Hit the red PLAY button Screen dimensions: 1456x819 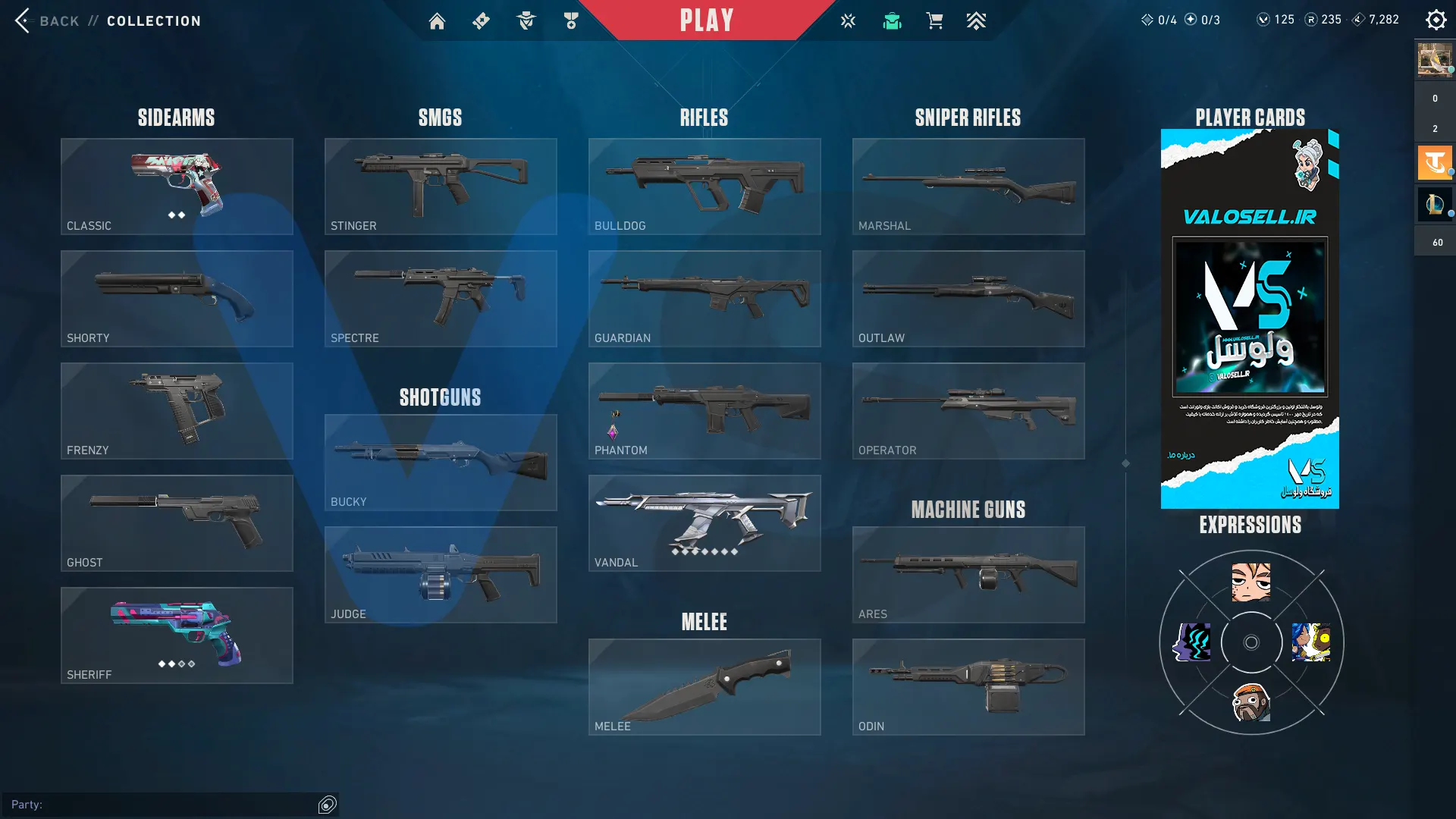(706, 20)
